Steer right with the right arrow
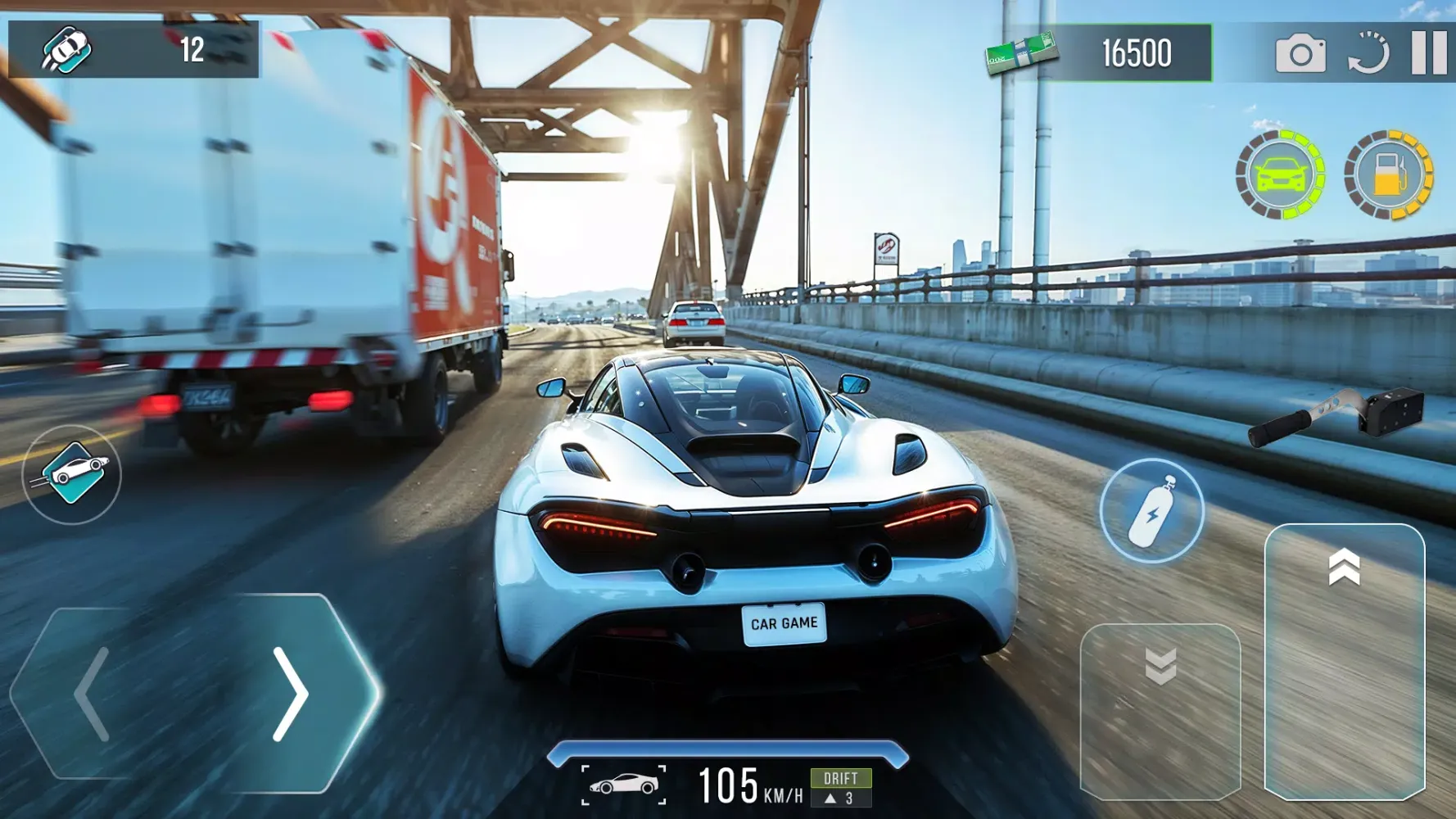The width and height of the screenshot is (1456, 819). pyautogui.click(x=291, y=694)
